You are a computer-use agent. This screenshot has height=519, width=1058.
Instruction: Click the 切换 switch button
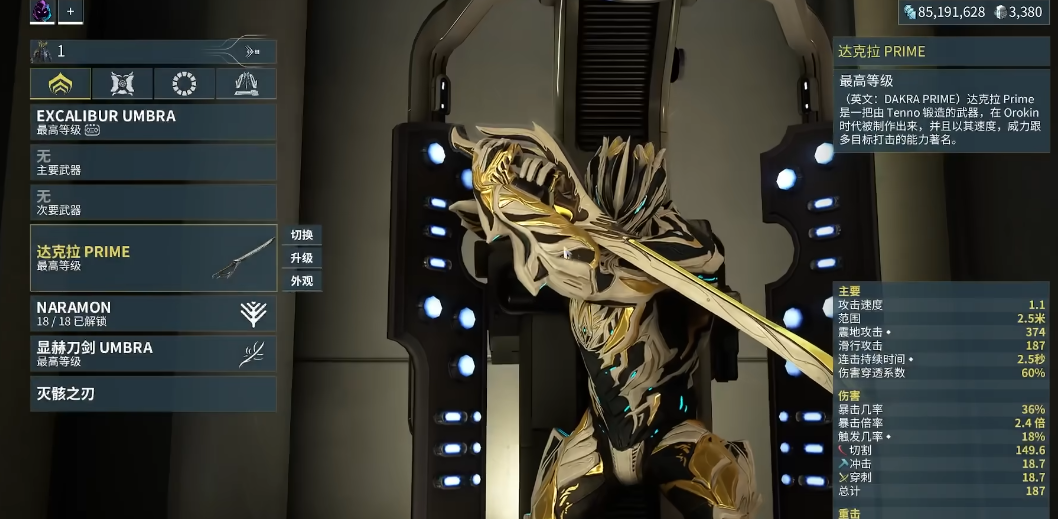(302, 235)
